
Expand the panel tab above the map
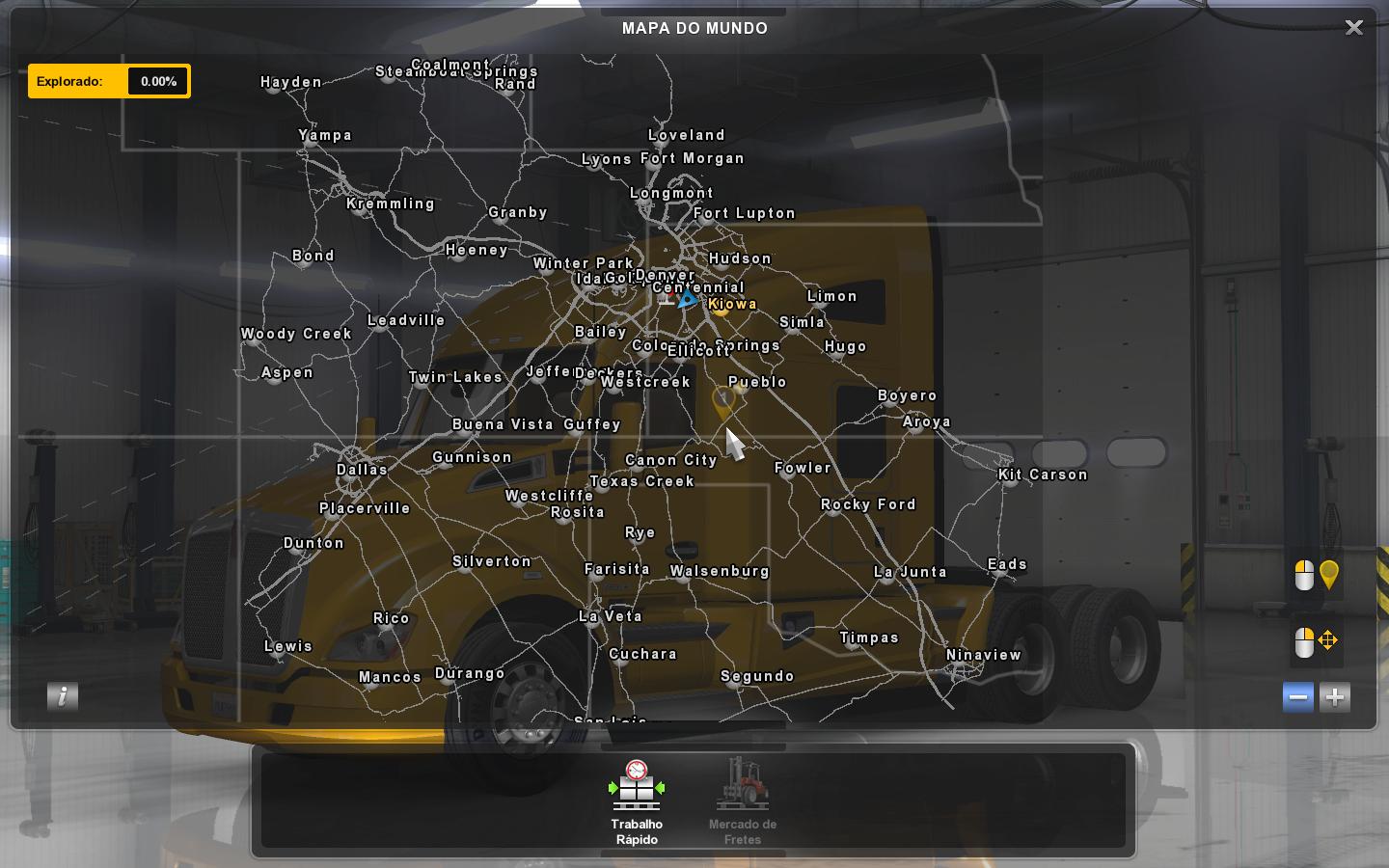coord(694,13)
